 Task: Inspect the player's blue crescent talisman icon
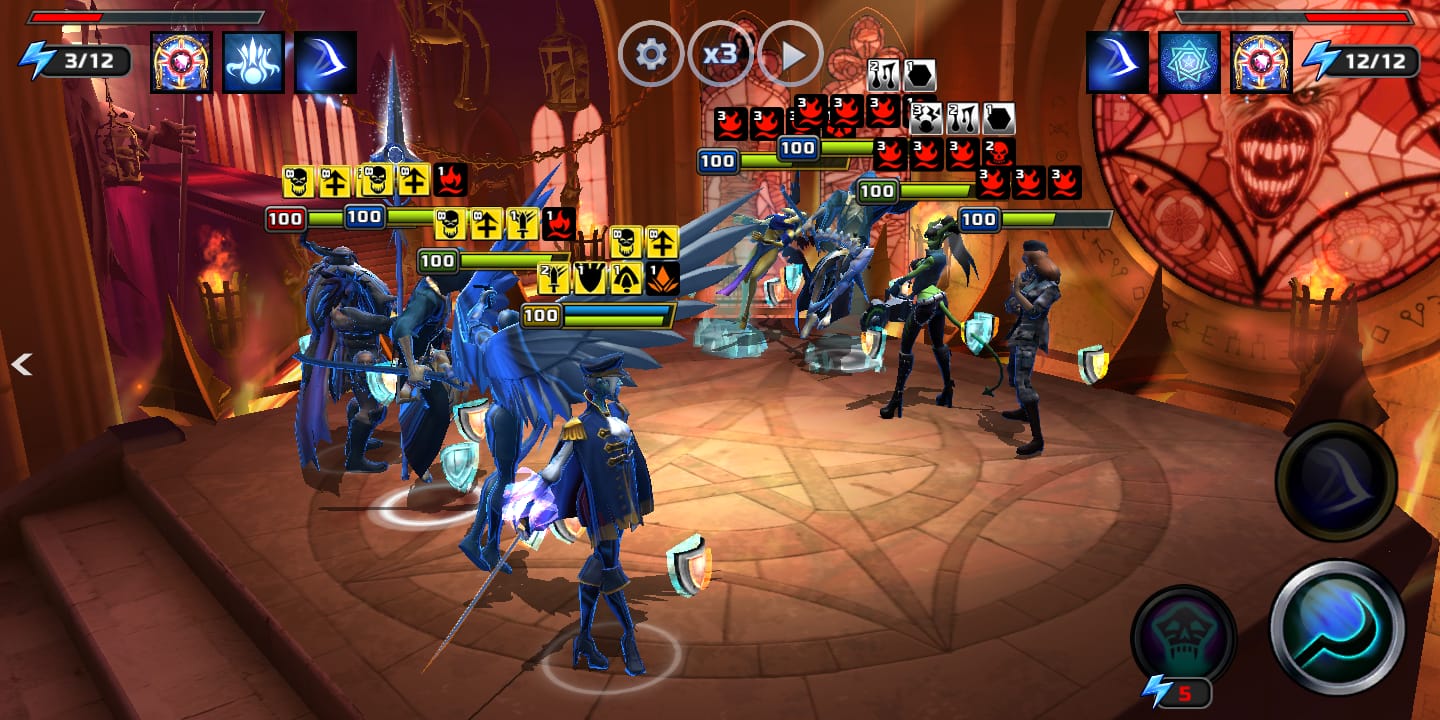tap(325, 62)
